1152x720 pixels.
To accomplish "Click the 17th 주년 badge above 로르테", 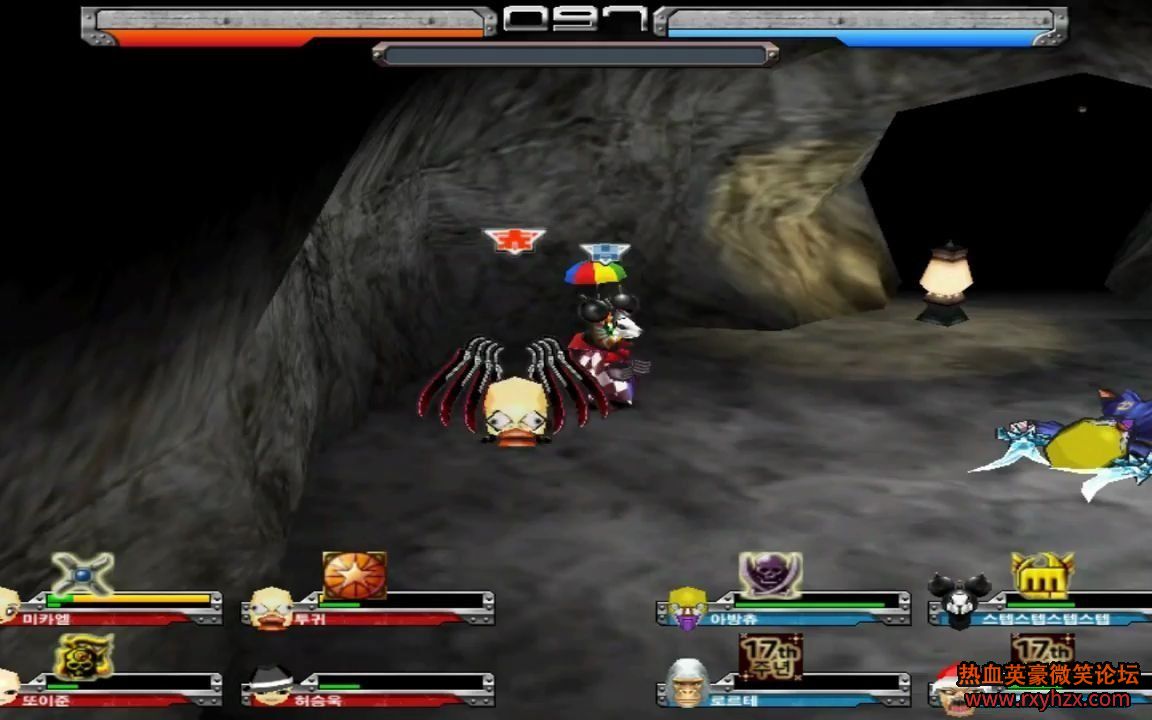I will point(770,655).
